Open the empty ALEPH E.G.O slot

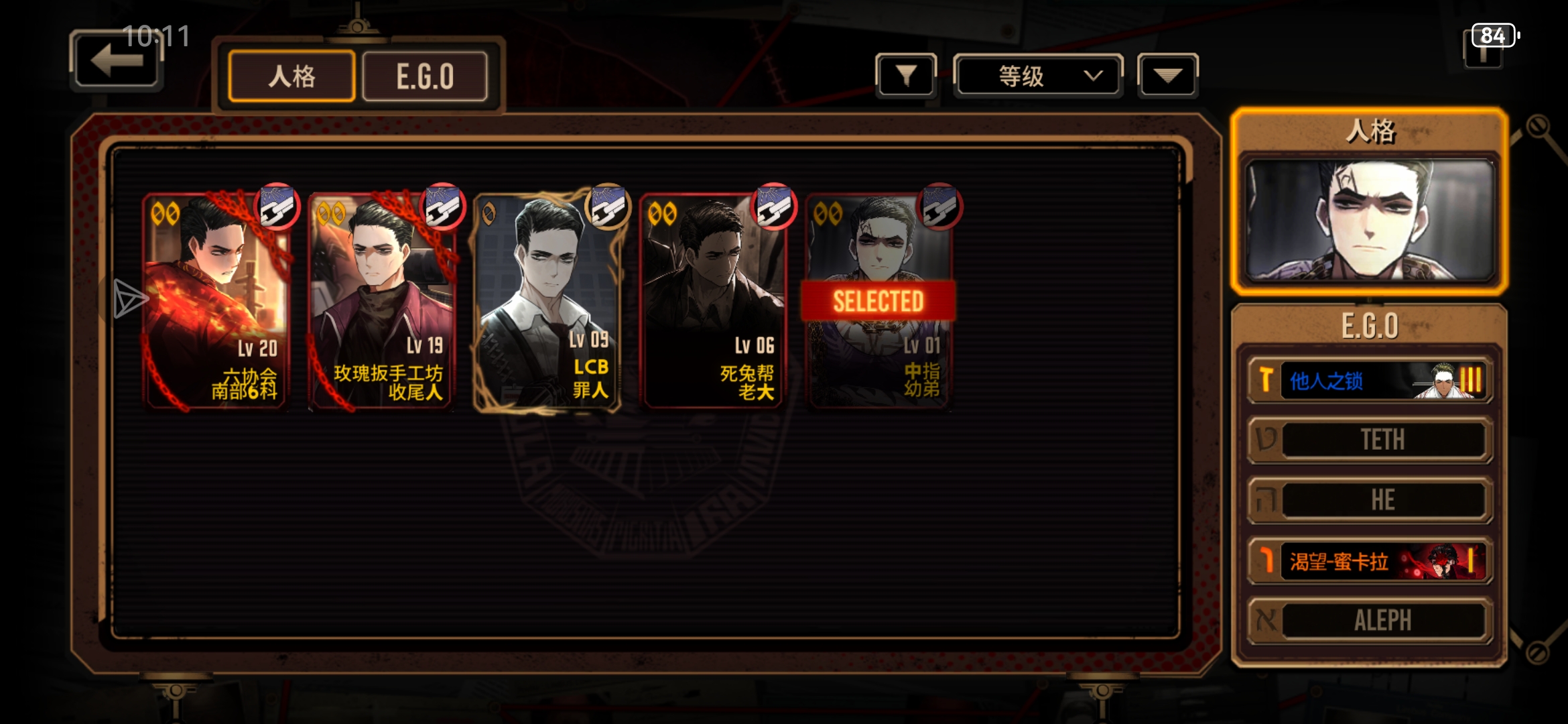point(1370,620)
